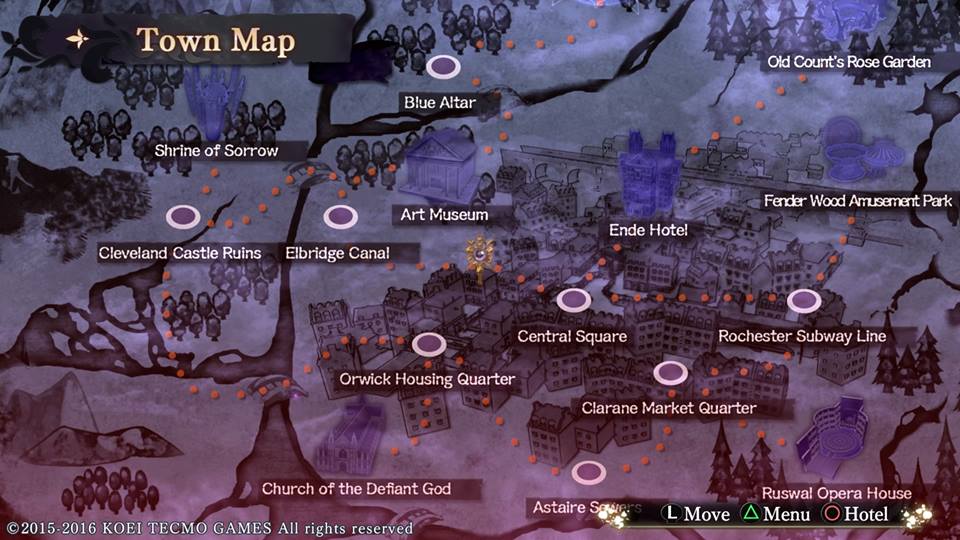Select the Blue Altar map location

click(443, 67)
